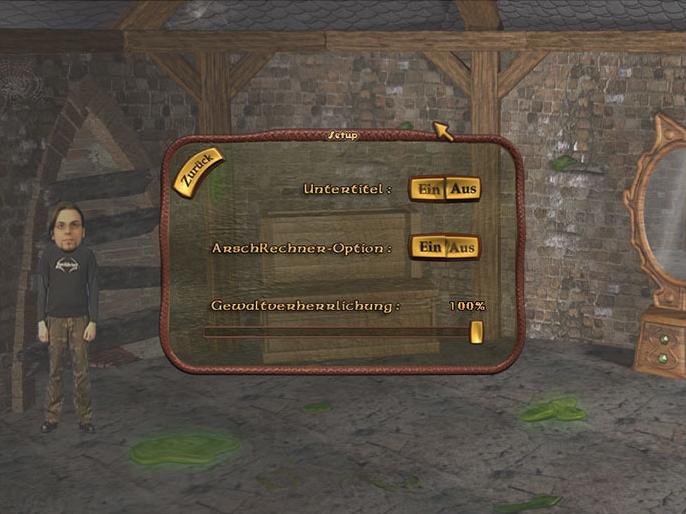Set Arschrechner-Option to Aus
This screenshot has height=514, width=686.
(x=462, y=247)
